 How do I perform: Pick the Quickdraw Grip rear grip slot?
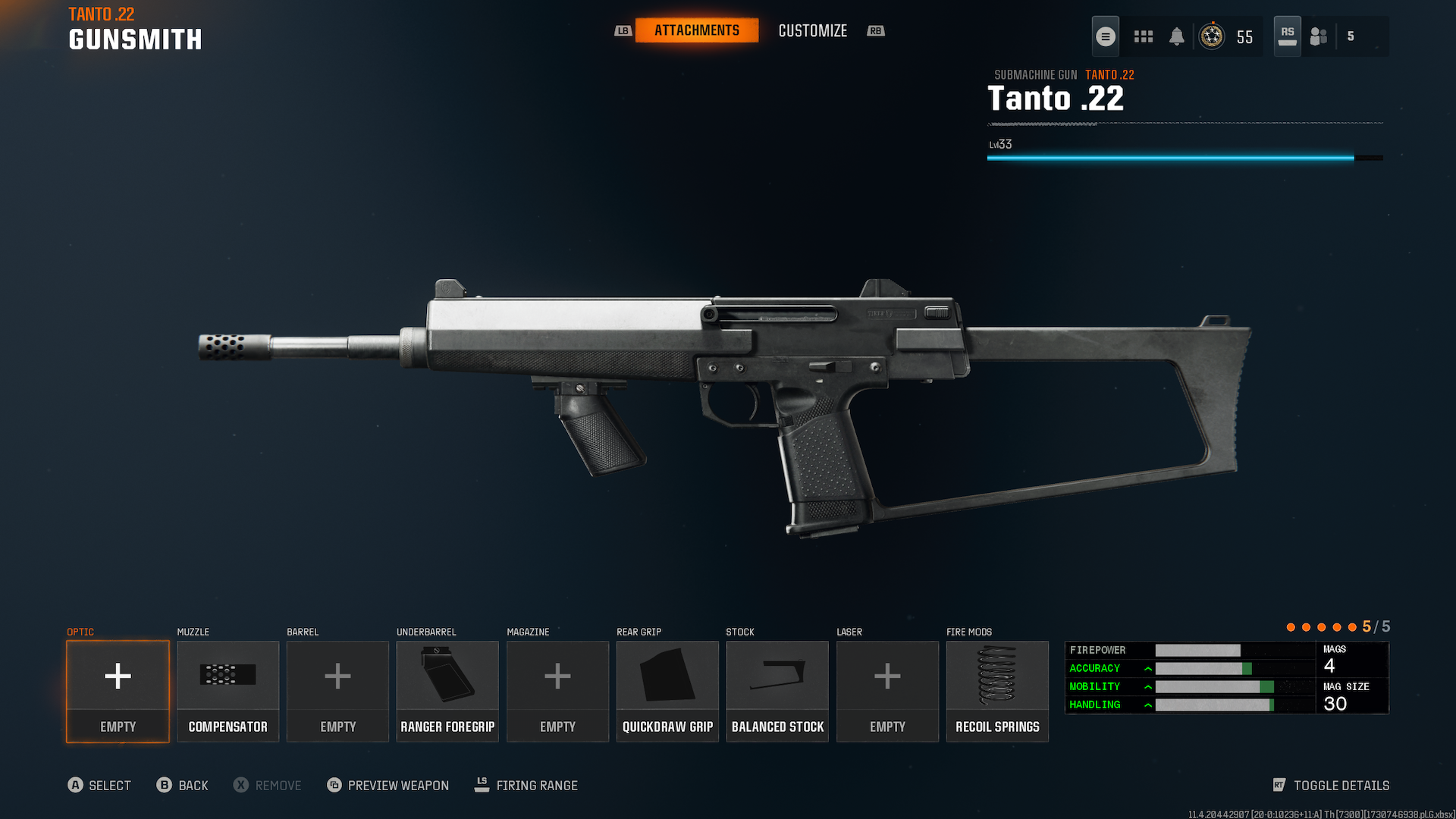tap(667, 691)
